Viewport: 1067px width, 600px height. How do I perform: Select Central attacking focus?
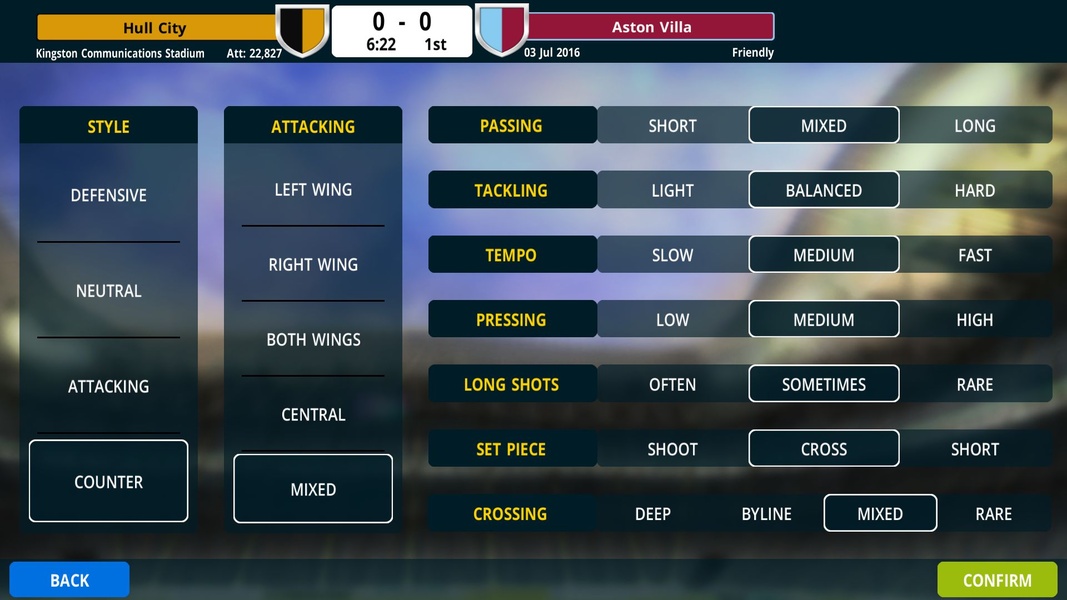tap(313, 414)
